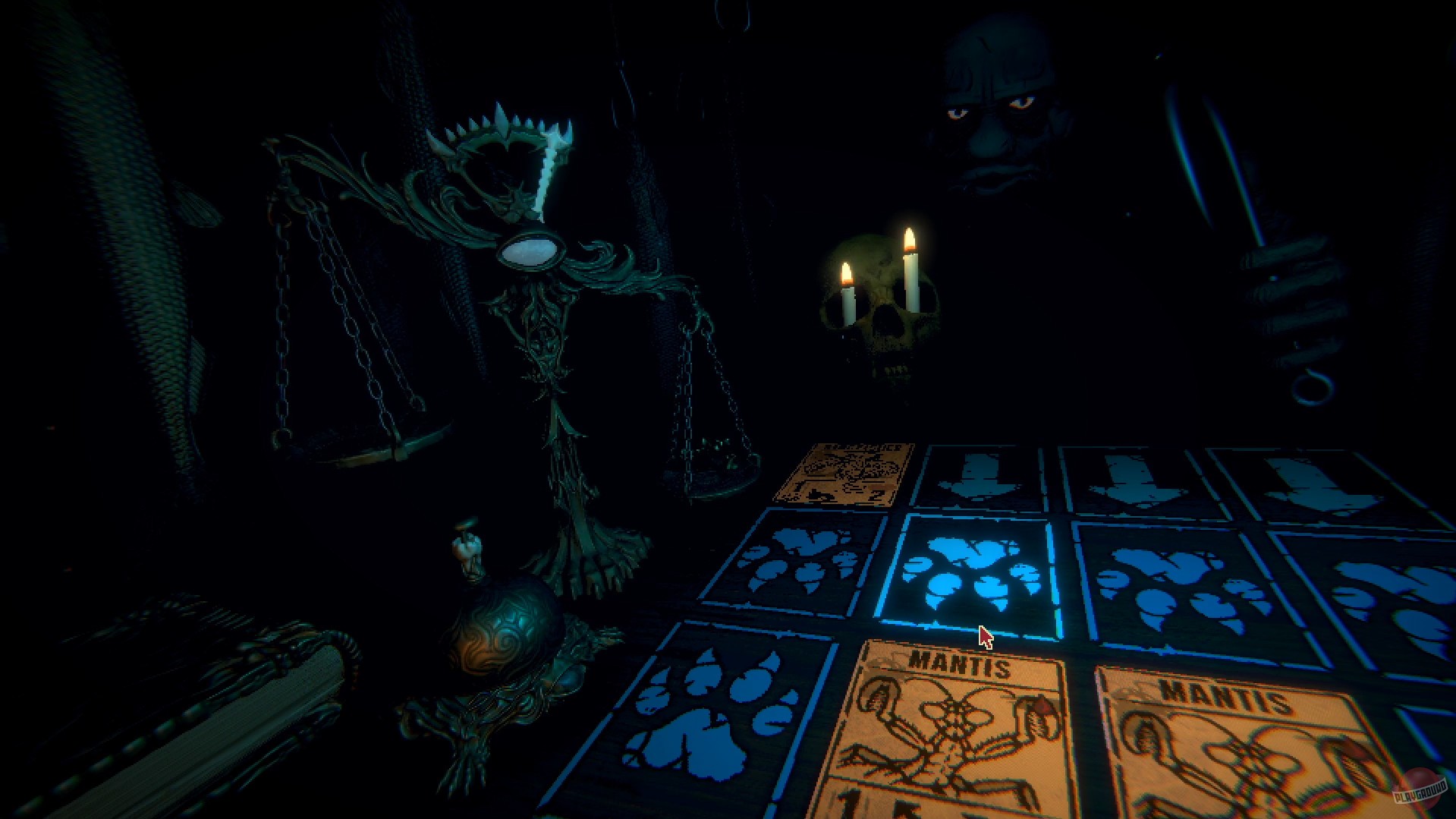Viewport: 1456px width, 819px height.
Task: Click Leshy's glowing eyes in the darkness
Action: tap(986, 114)
